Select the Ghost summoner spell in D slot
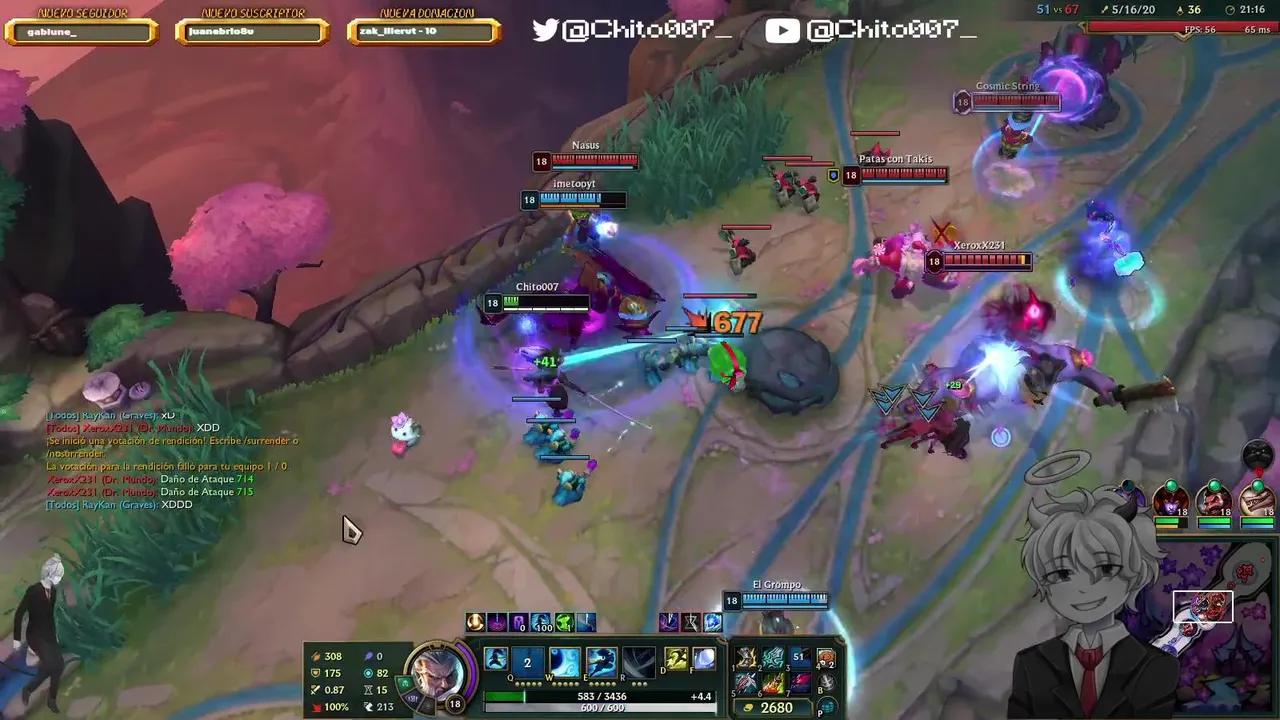The width and height of the screenshot is (1280, 720). [676, 658]
